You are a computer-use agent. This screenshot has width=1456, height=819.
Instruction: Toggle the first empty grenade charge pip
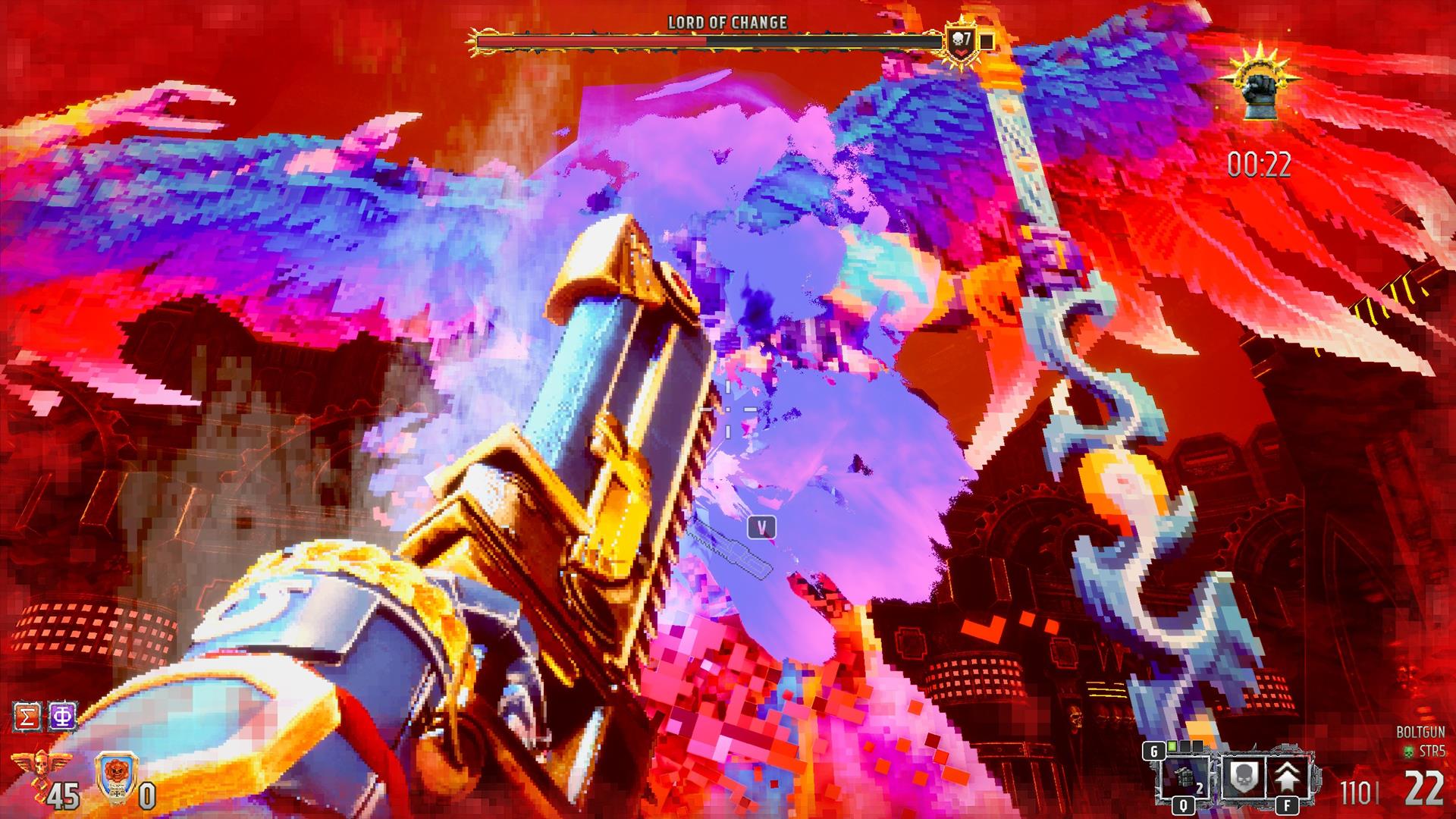[1185, 747]
